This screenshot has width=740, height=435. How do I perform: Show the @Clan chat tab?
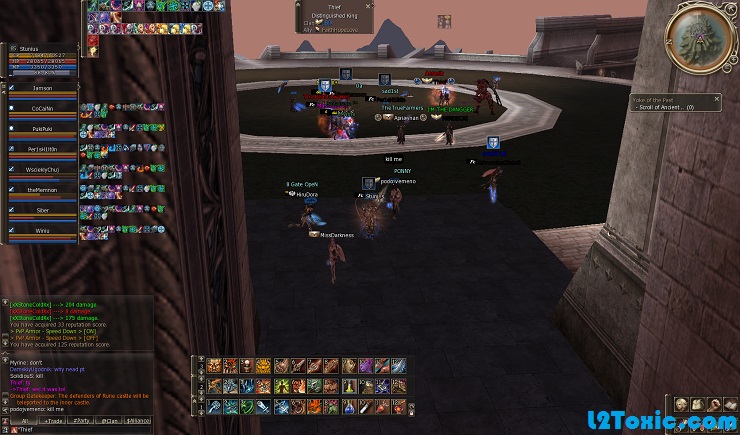point(108,420)
